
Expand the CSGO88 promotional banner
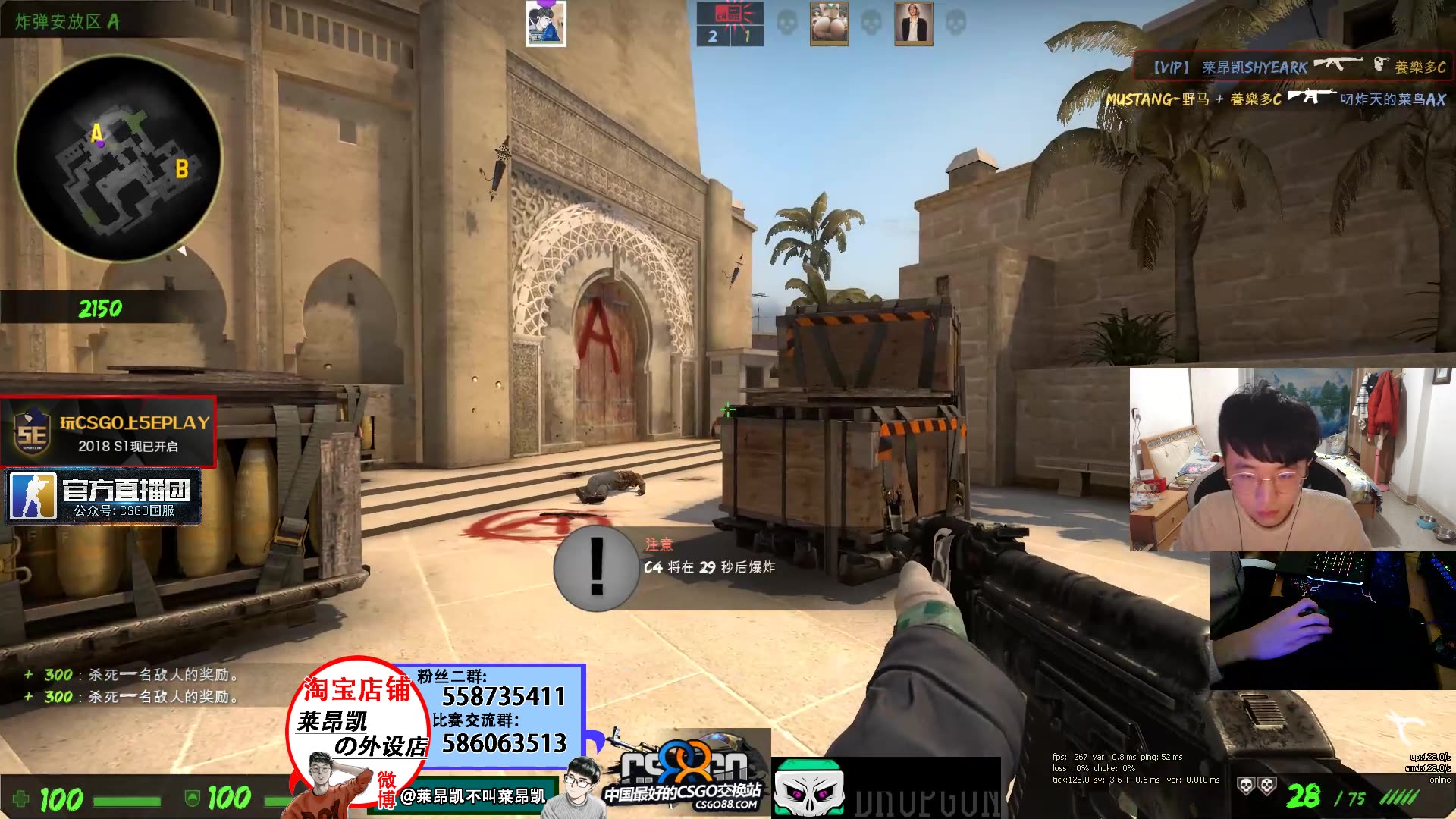click(x=686, y=773)
